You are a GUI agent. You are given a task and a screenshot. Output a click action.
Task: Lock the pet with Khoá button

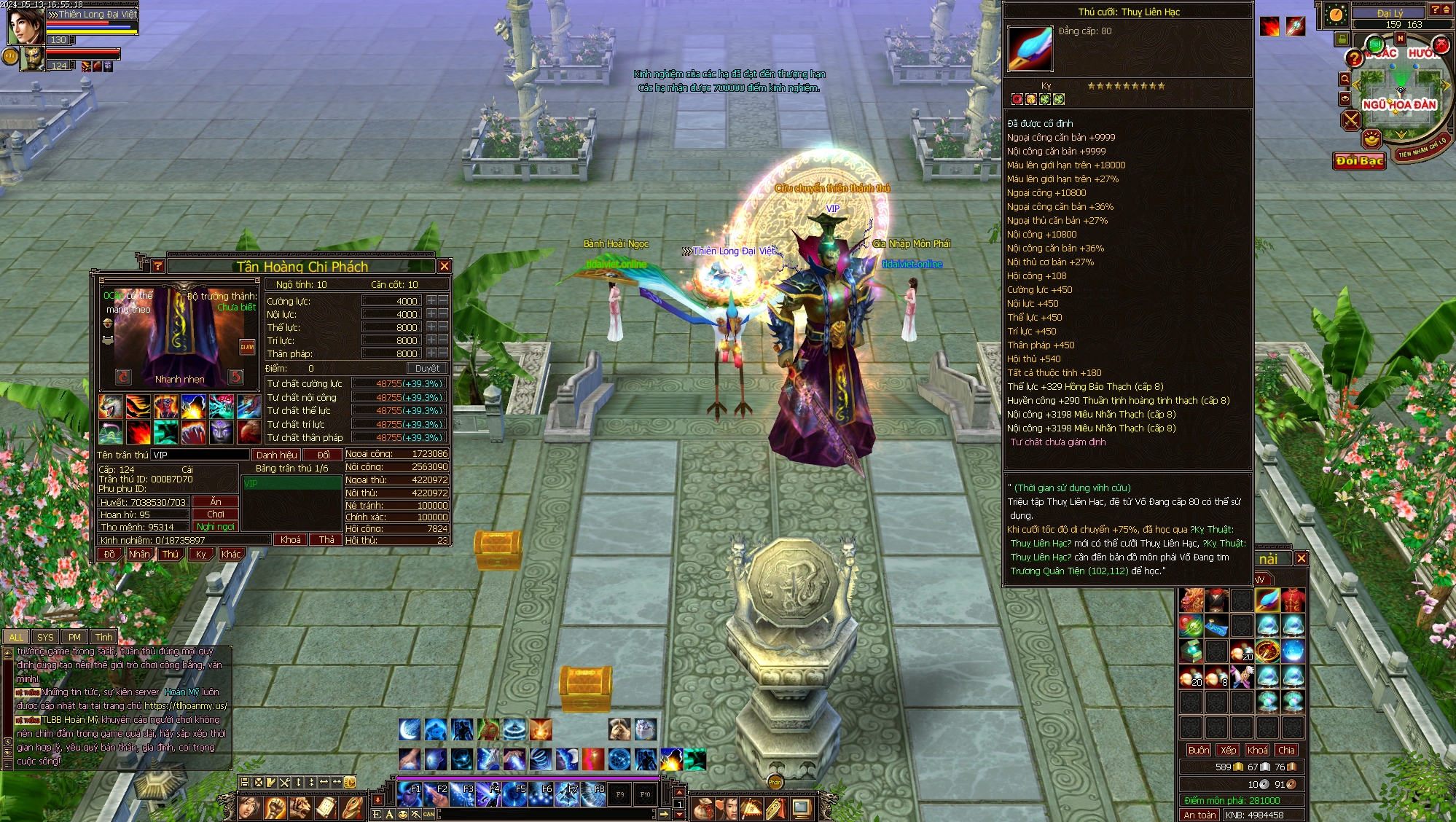[290, 540]
